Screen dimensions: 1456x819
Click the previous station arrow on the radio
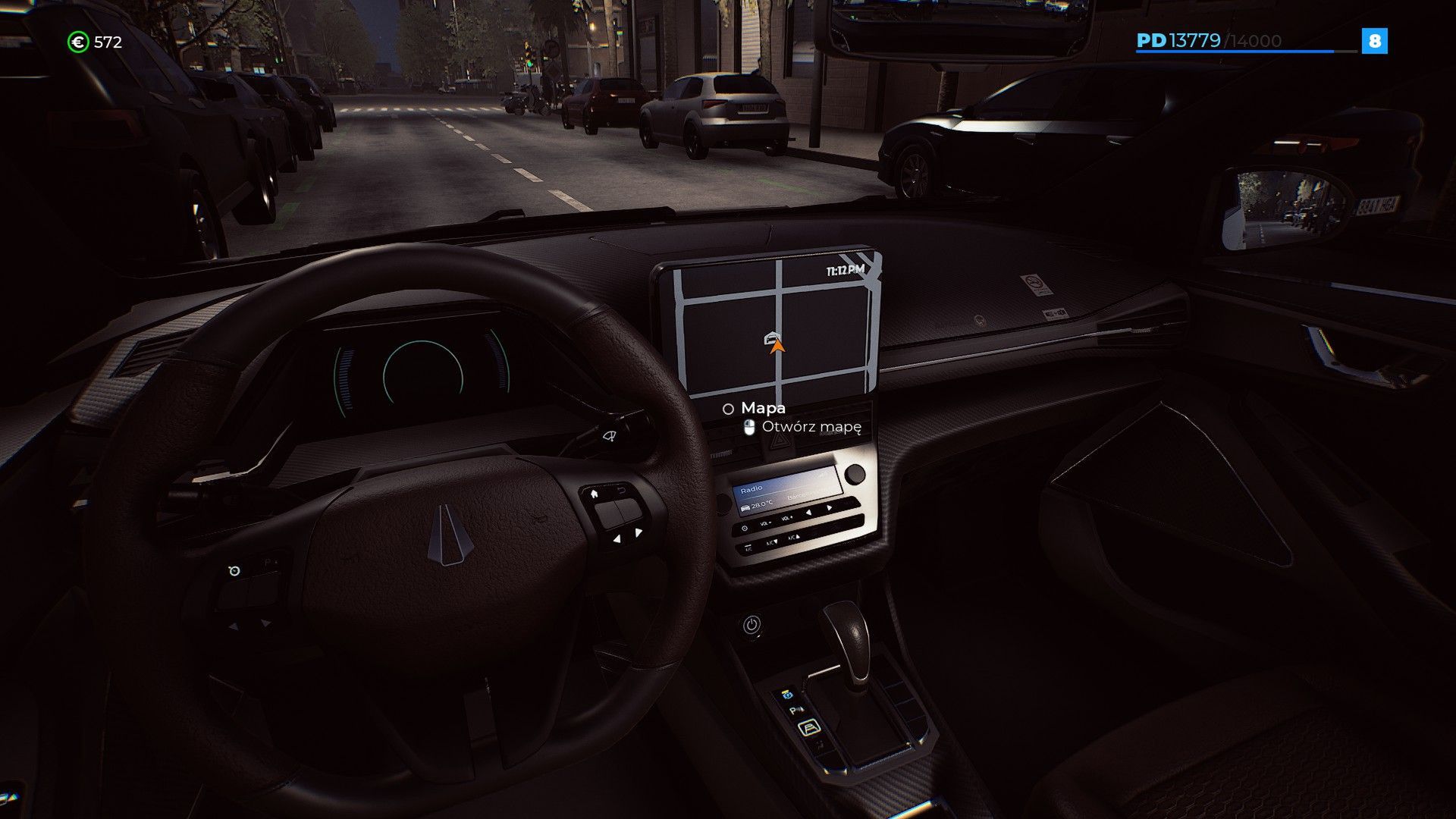[809, 512]
